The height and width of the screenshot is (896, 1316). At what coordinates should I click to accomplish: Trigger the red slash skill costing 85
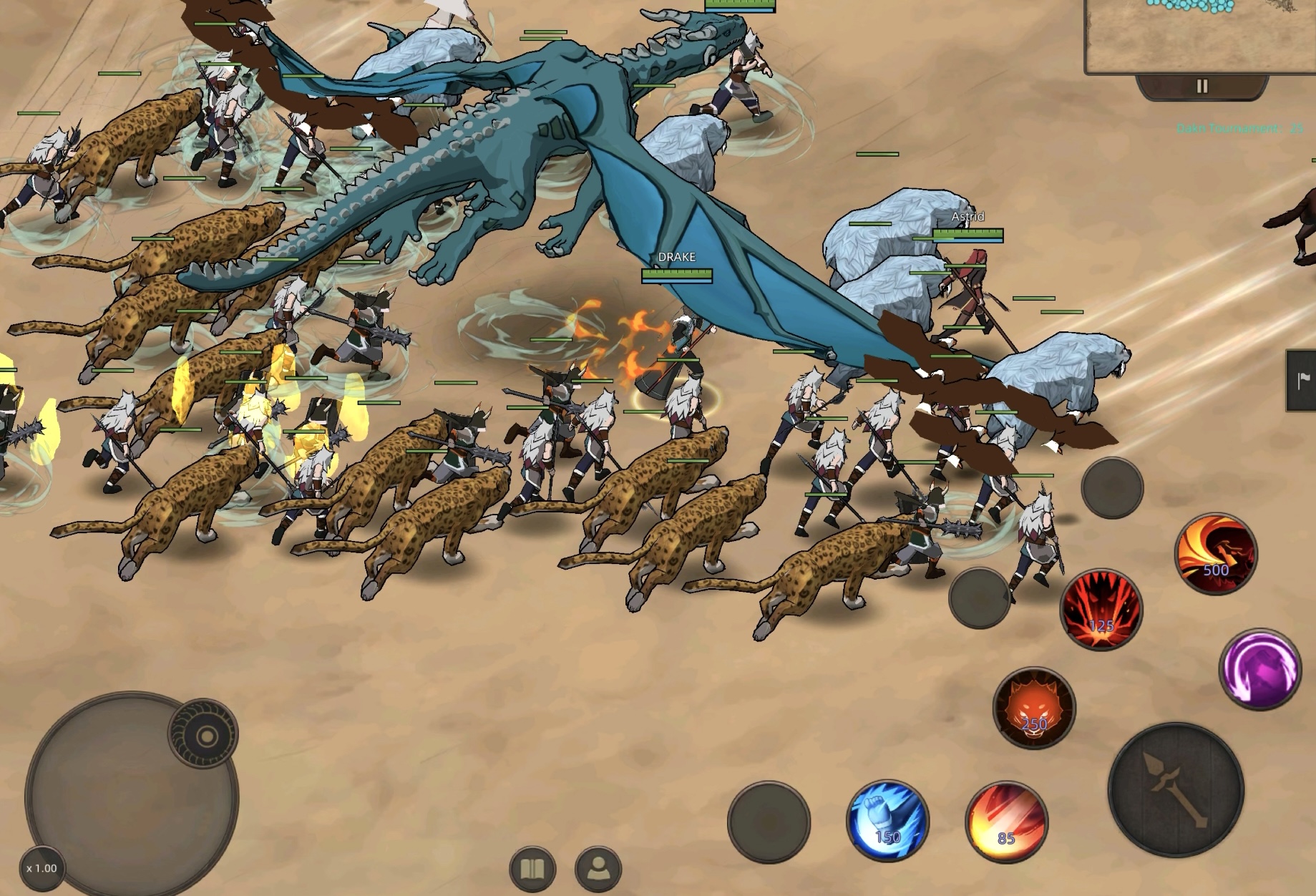(1005, 822)
